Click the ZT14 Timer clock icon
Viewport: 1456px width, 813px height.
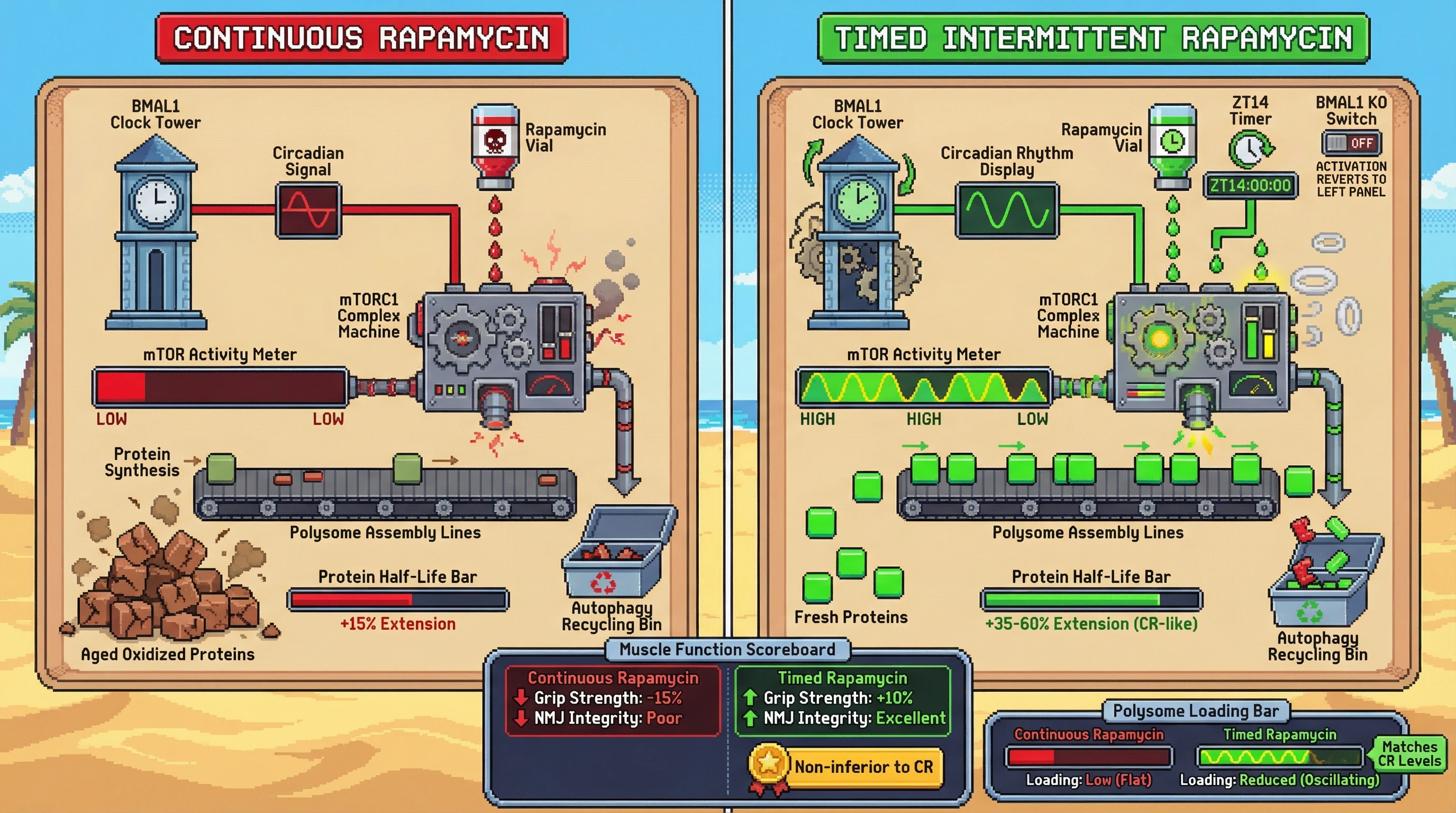1250,149
